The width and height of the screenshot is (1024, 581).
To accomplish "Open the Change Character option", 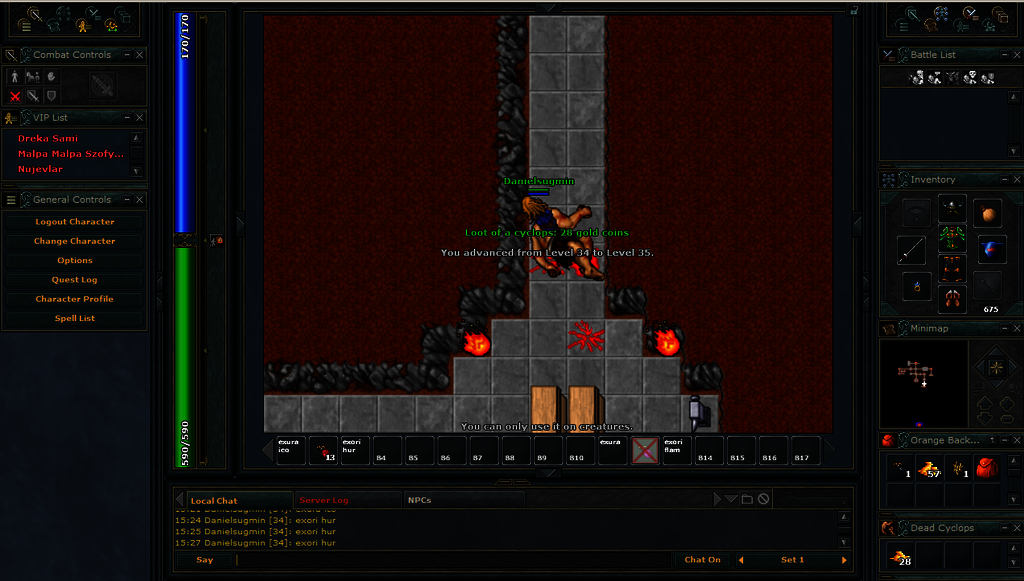I will click(75, 241).
